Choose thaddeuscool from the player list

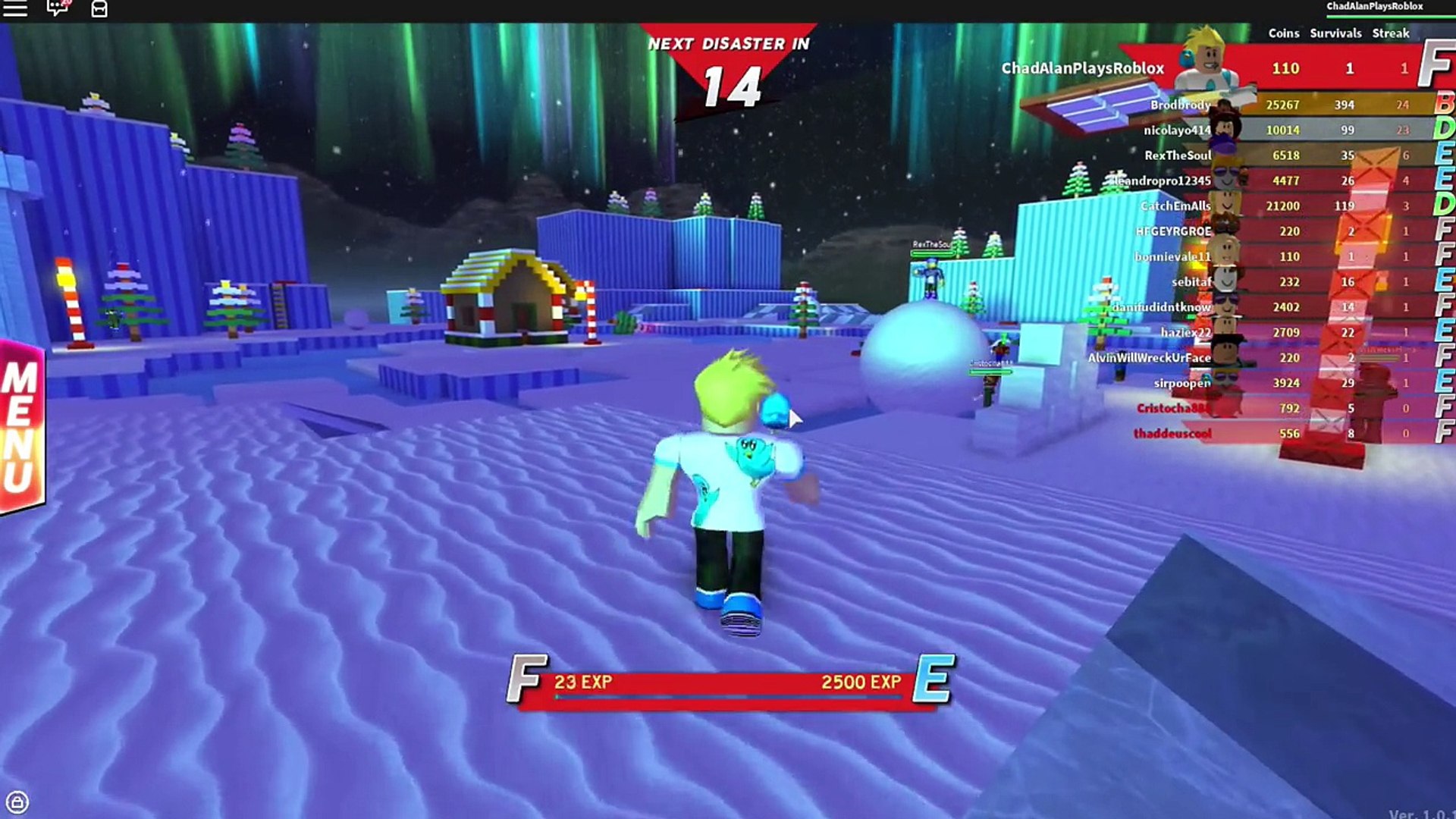pos(1172,433)
